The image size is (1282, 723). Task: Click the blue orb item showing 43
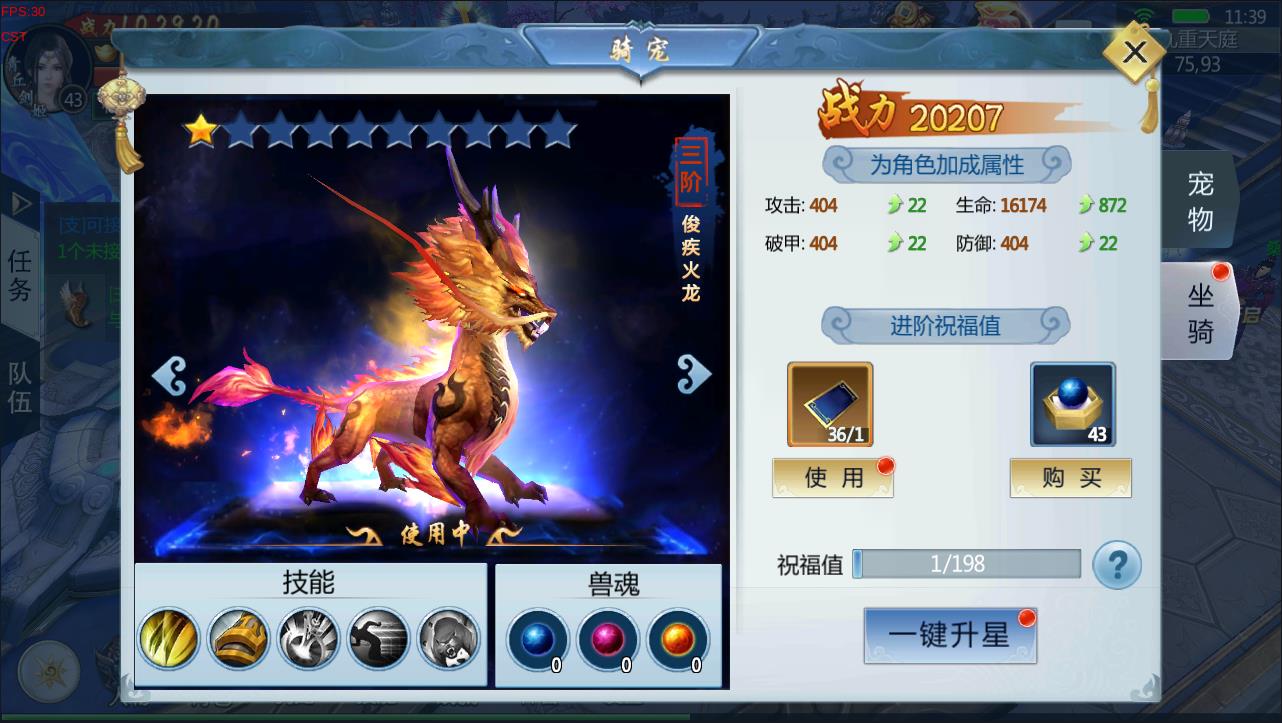click(x=1070, y=404)
